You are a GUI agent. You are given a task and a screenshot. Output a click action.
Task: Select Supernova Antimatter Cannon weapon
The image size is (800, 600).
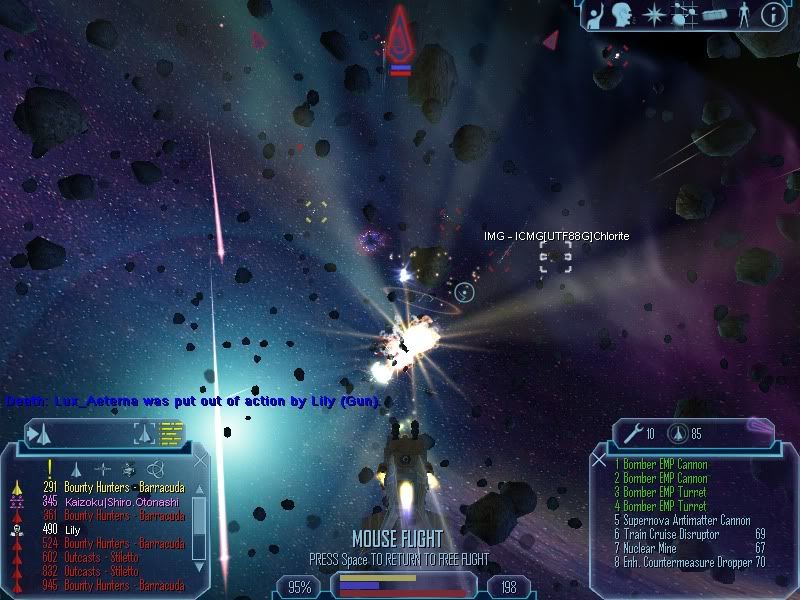click(x=680, y=520)
